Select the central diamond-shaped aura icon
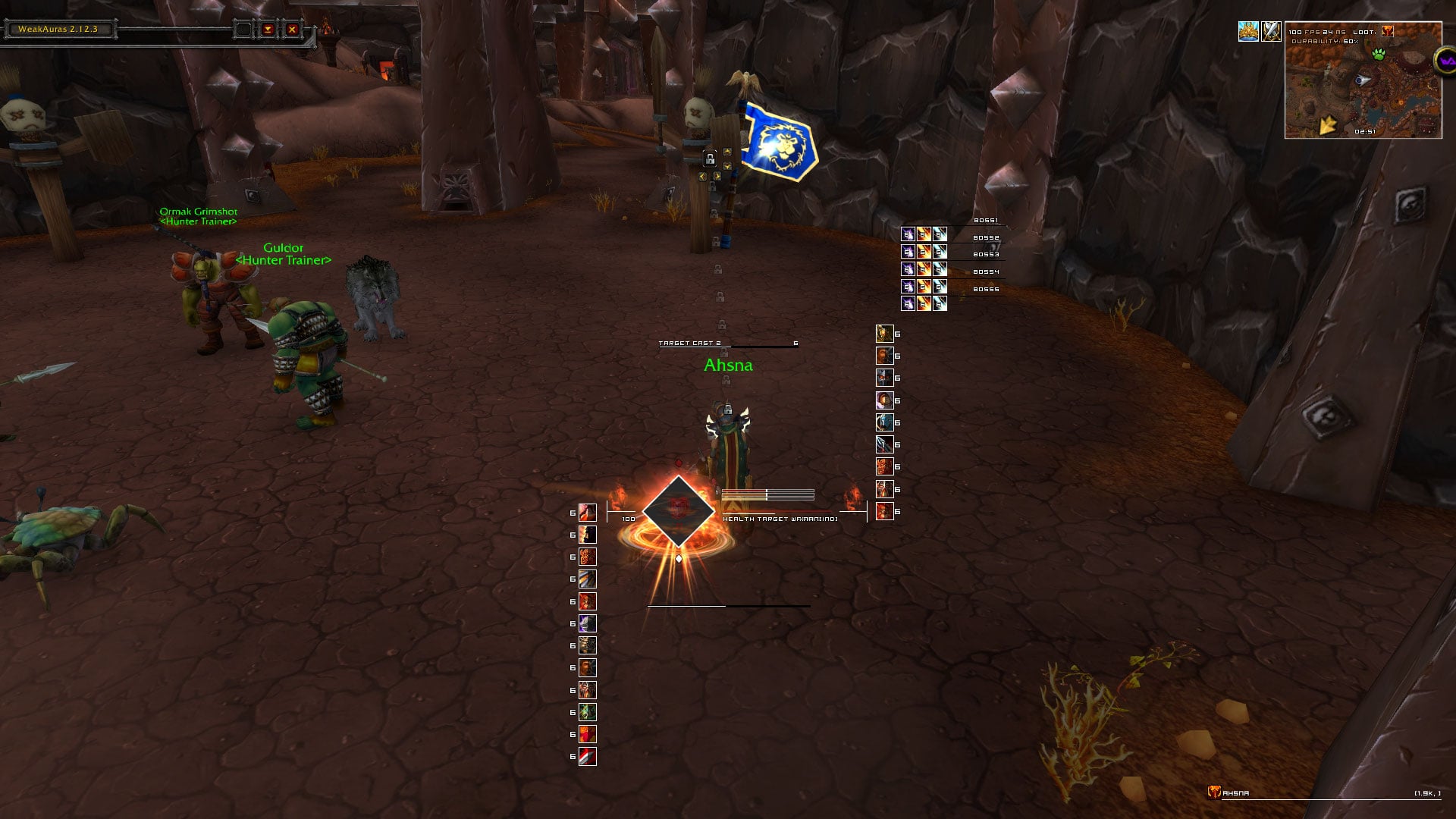The image size is (1456, 819). (x=678, y=512)
